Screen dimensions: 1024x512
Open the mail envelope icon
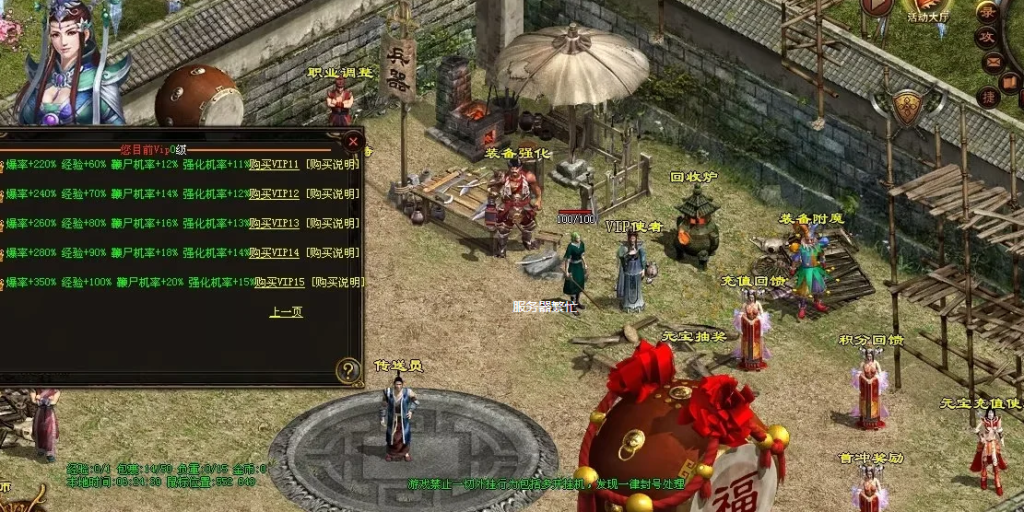[x=992, y=62]
